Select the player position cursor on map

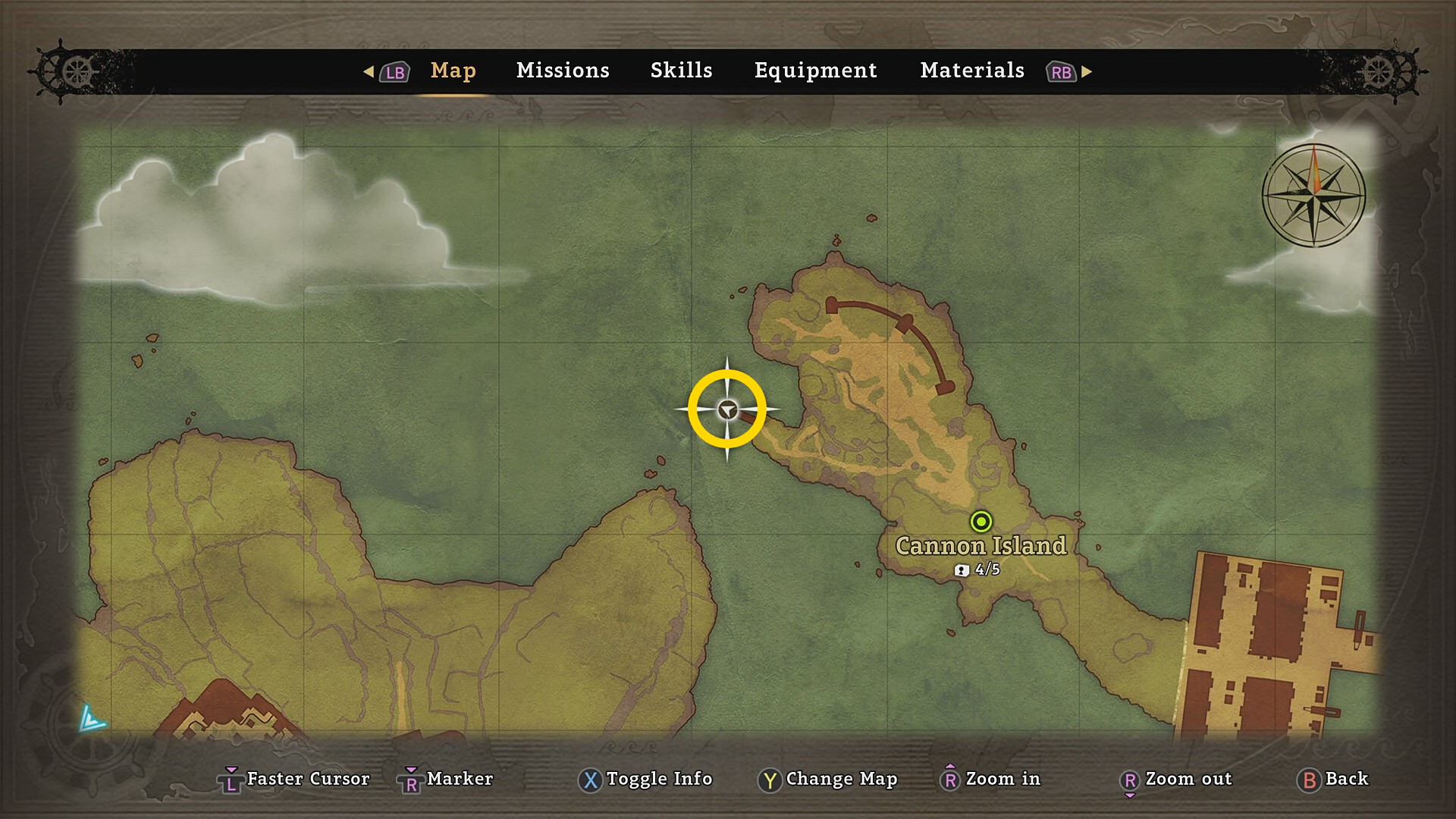(727, 410)
